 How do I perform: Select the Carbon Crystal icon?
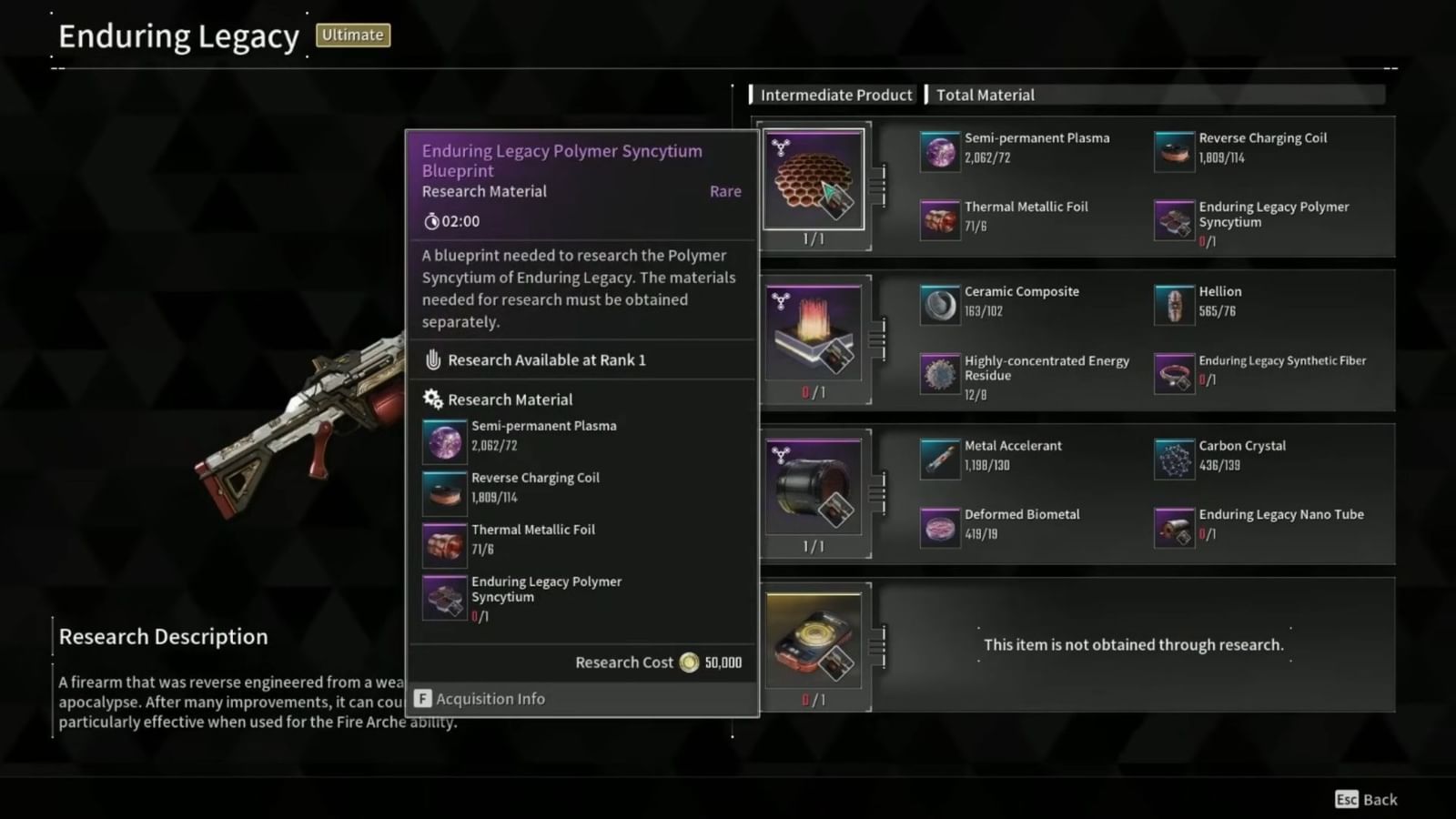click(x=1174, y=458)
